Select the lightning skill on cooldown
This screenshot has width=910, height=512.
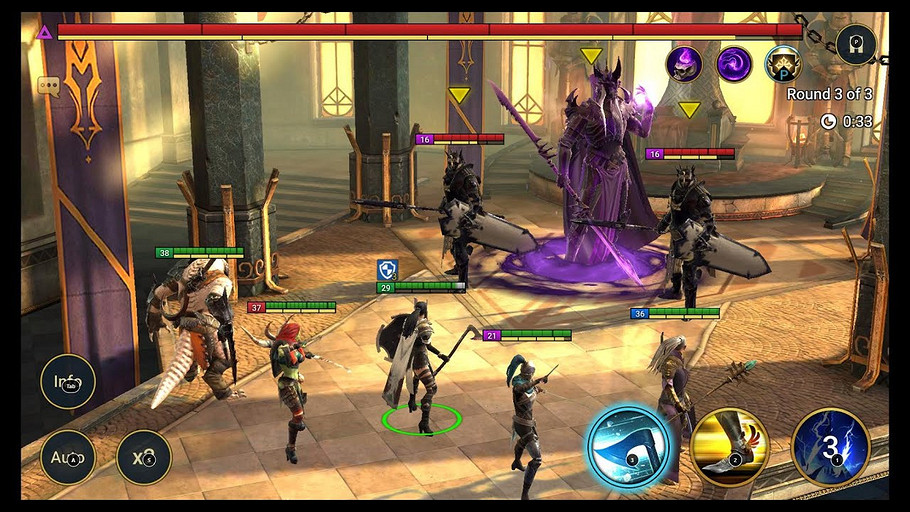point(830,446)
